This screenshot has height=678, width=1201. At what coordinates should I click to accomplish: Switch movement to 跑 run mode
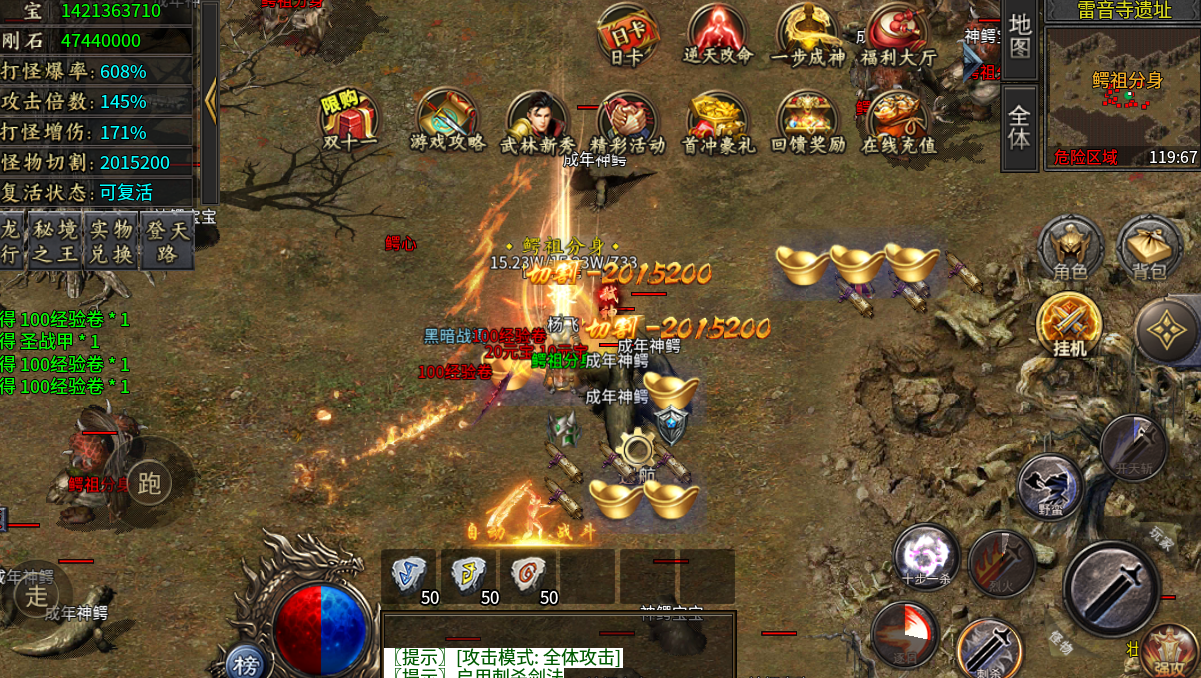tap(149, 484)
